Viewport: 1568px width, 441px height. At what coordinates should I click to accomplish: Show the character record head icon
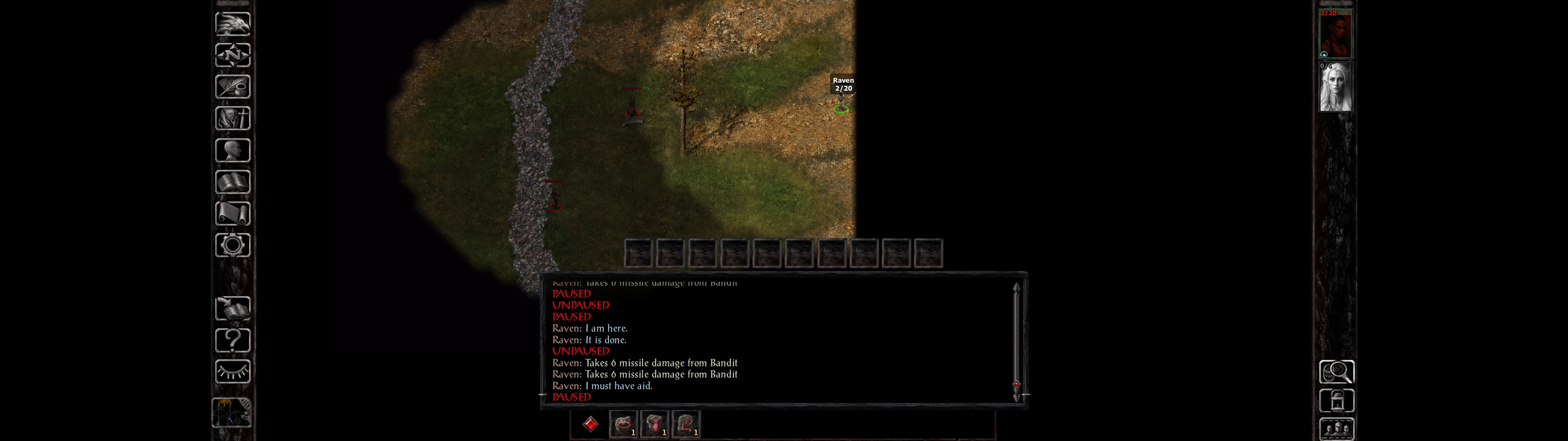[232, 150]
